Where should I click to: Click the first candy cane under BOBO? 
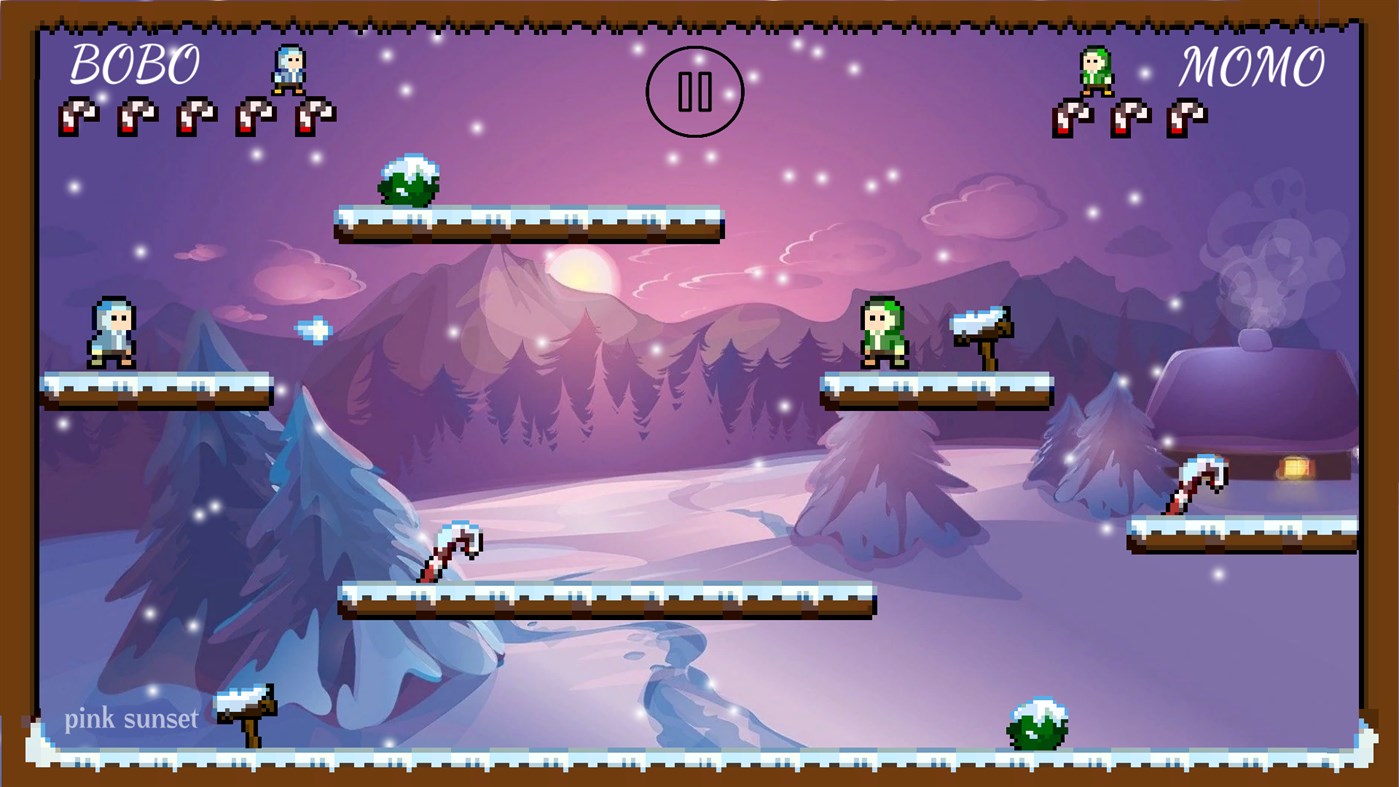(77, 115)
